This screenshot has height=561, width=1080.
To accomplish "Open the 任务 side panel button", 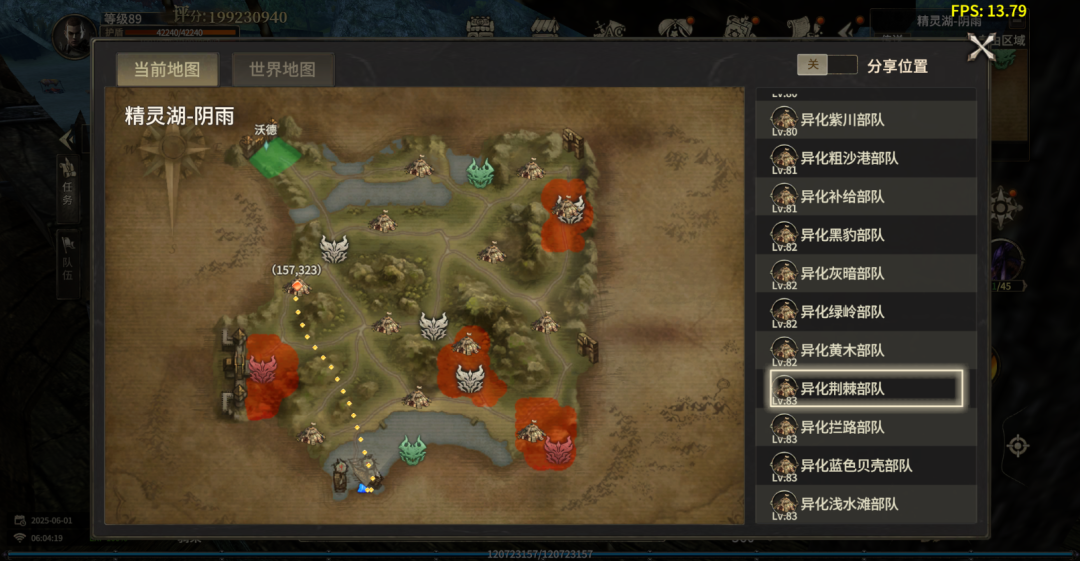I will pyautogui.click(x=68, y=181).
